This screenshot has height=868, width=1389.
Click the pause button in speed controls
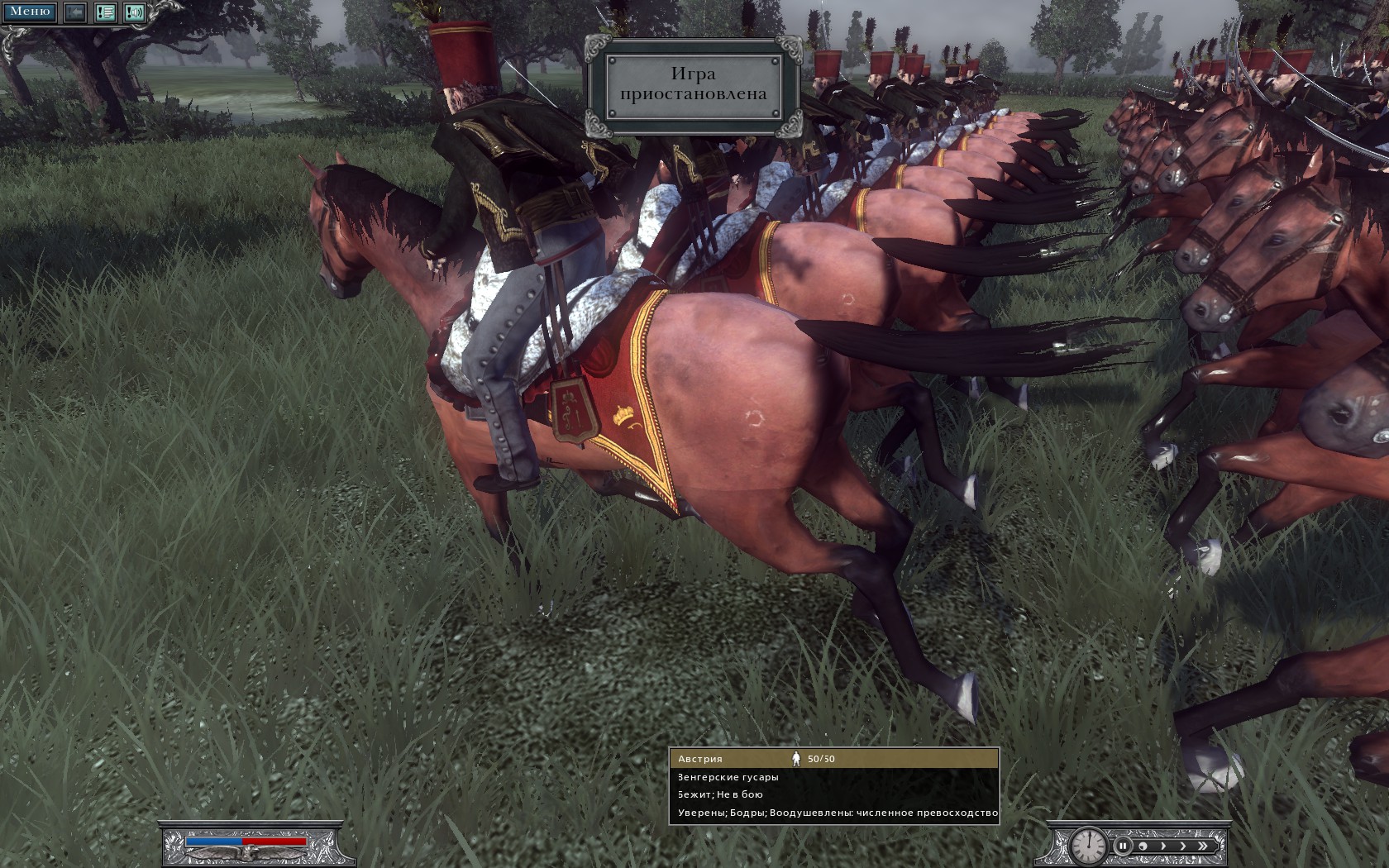[1123, 846]
